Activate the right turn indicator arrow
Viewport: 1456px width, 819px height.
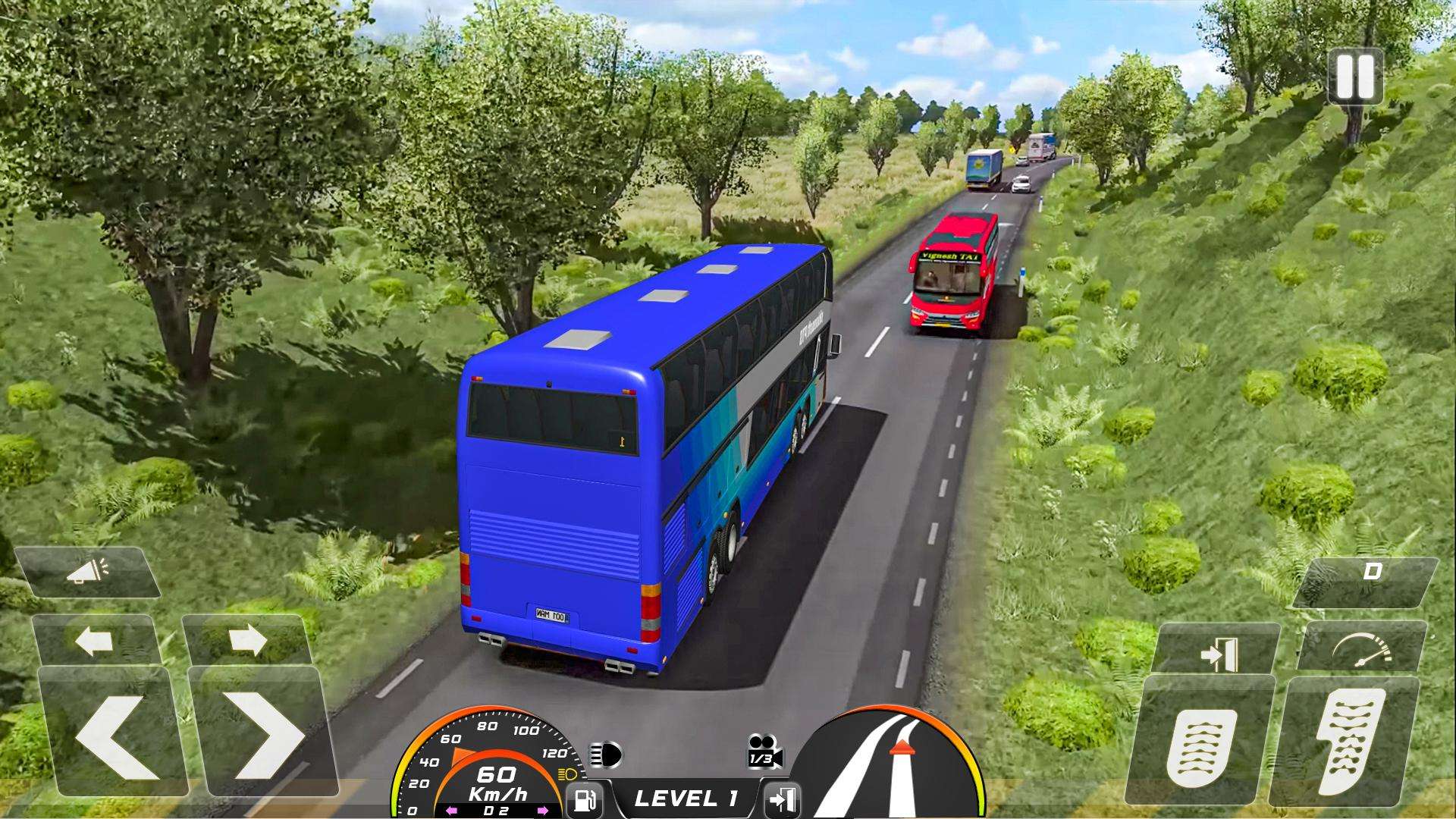point(247,642)
